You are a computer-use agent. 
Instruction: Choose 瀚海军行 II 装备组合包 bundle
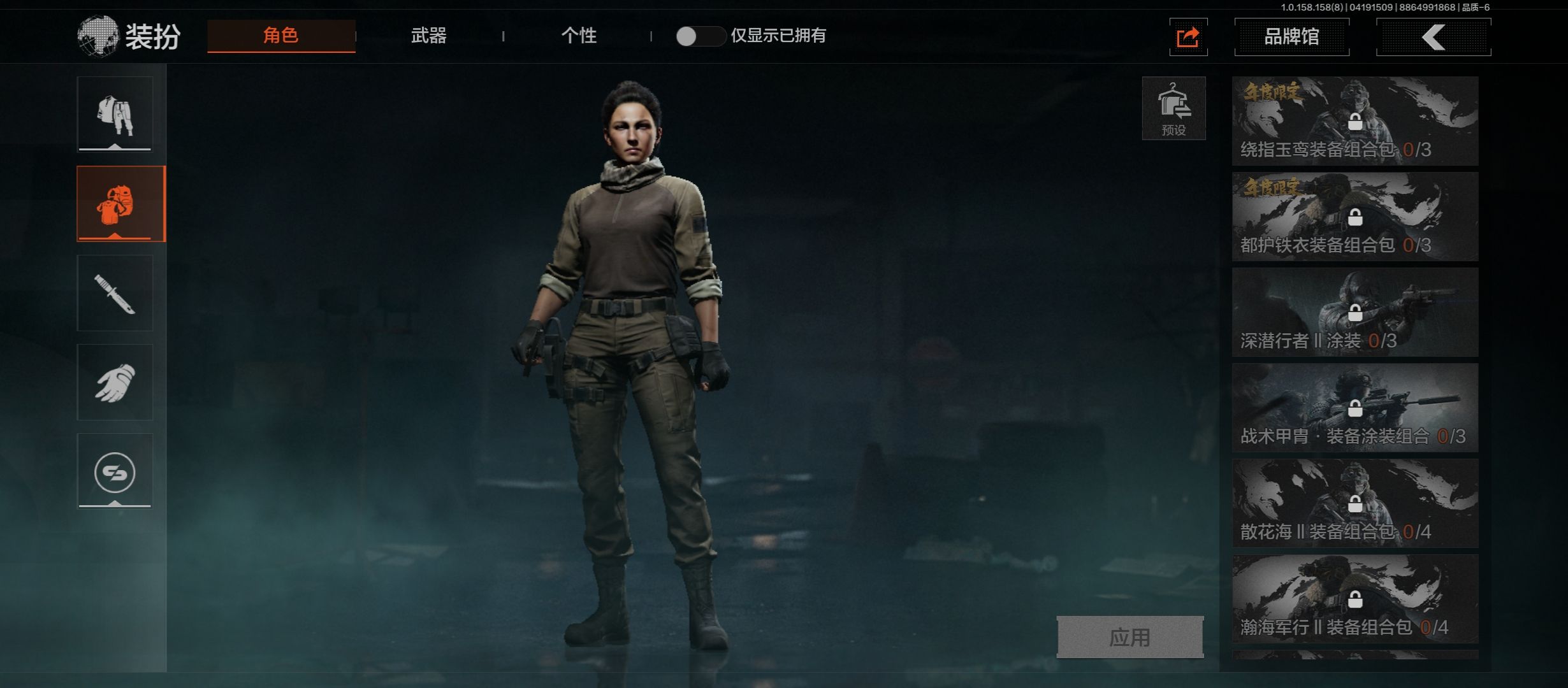(x=1354, y=599)
